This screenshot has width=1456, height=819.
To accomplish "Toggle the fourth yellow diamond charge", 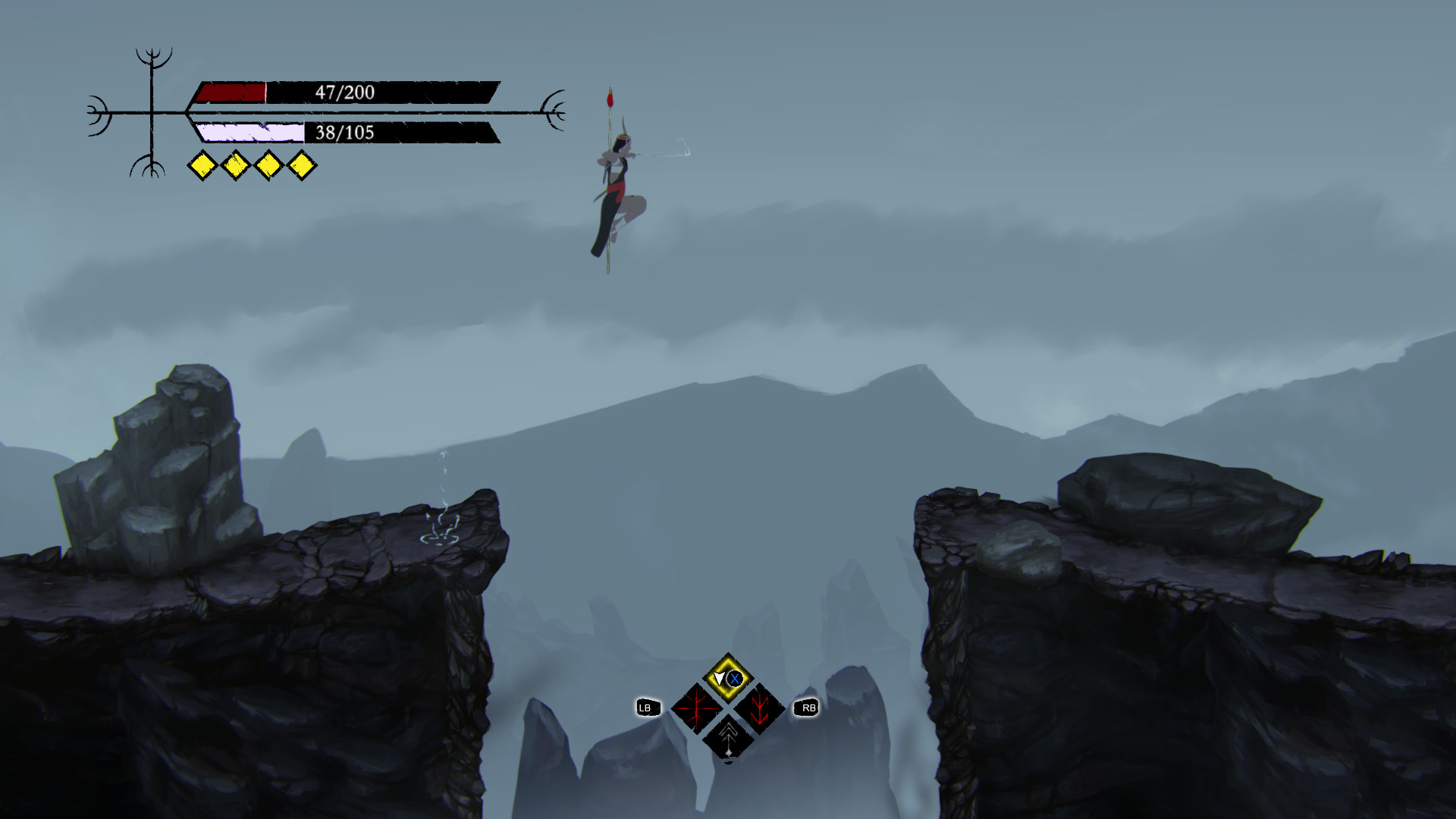I will click(x=303, y=164).
